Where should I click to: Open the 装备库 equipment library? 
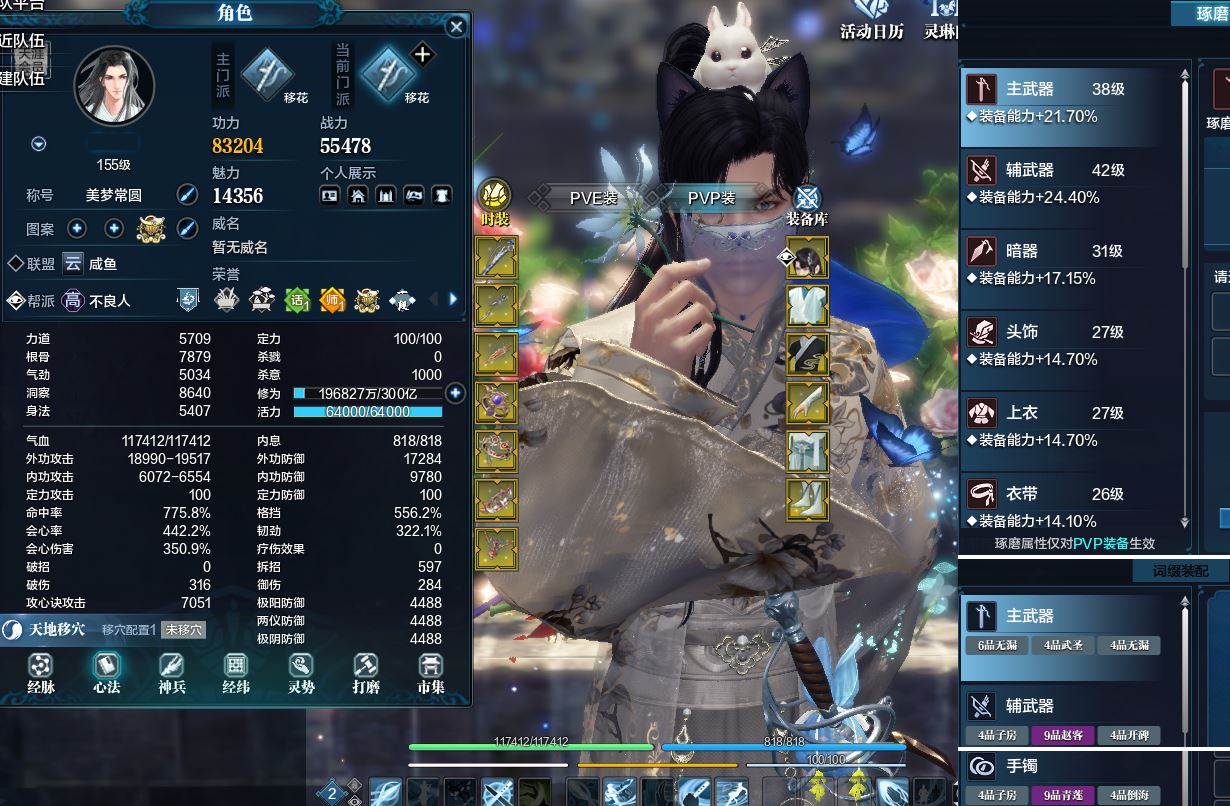pyautogui.click(x=806, y=204)
